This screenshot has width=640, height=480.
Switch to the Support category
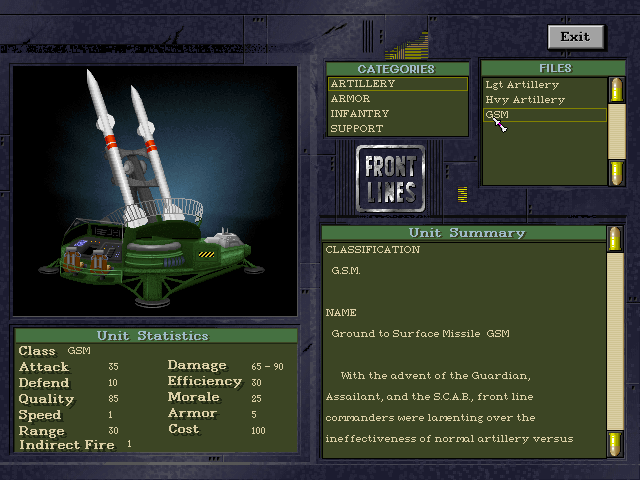tap(397, 129)
